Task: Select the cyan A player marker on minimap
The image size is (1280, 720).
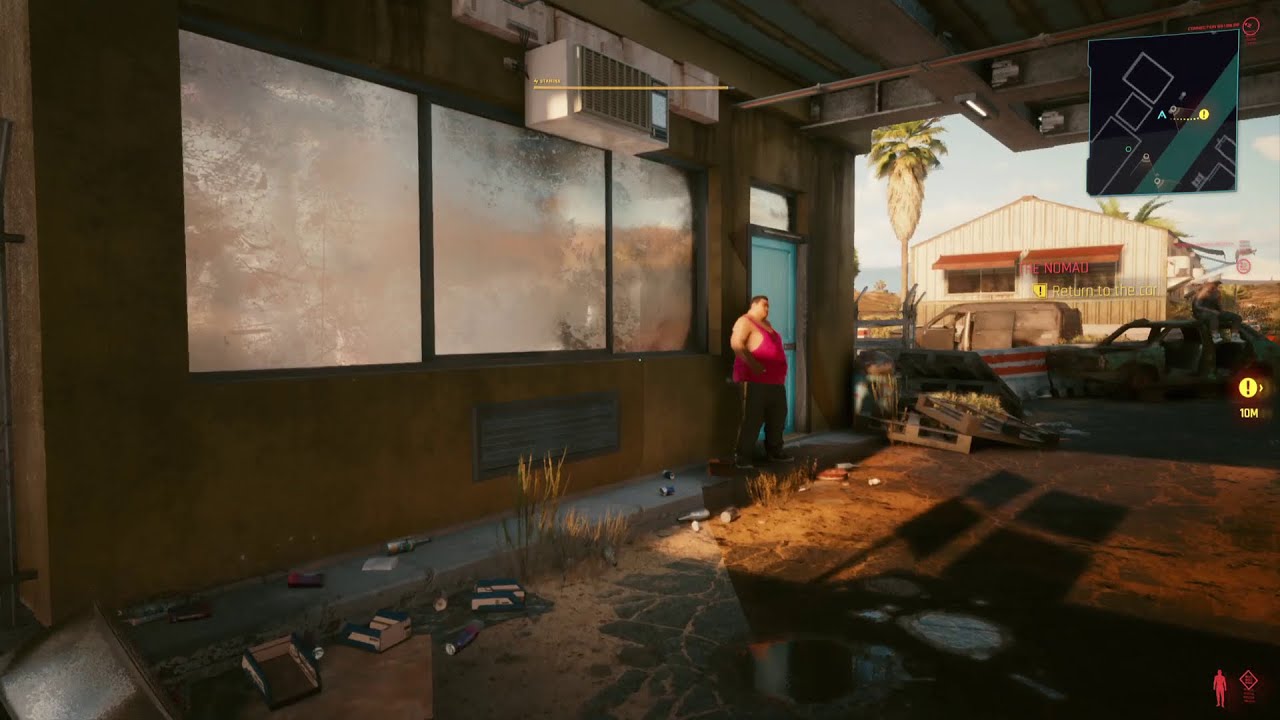Action: click(x=1161, y=114)
